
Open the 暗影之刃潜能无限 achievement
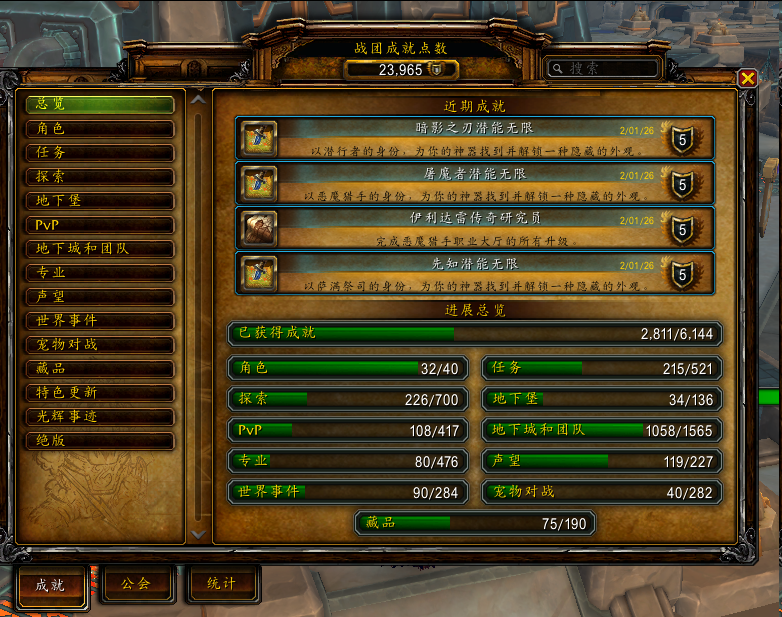point(475,137)
